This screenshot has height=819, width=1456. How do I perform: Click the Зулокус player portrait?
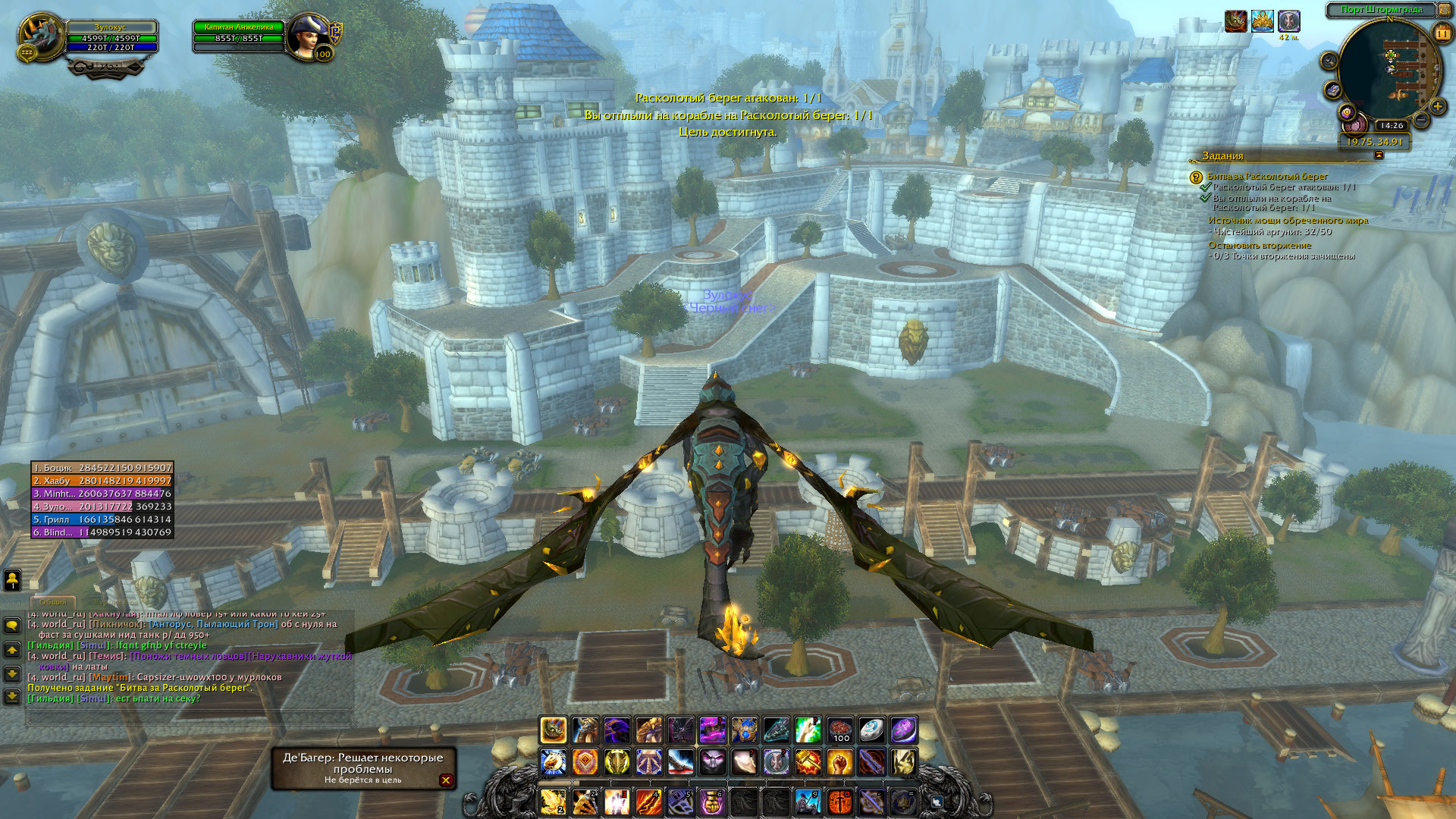click(40, 35)
